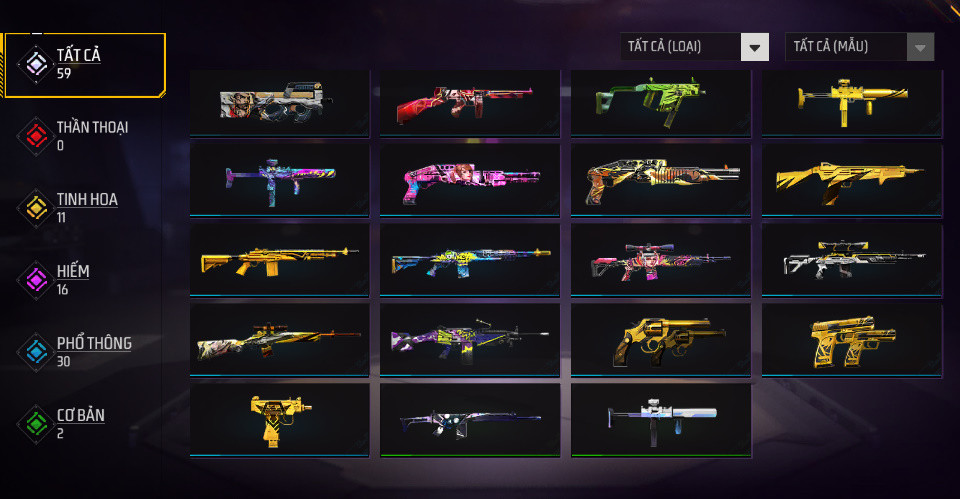Select the green submachine gun skin
Screen dimensions: 960x499
pos(660,102)
